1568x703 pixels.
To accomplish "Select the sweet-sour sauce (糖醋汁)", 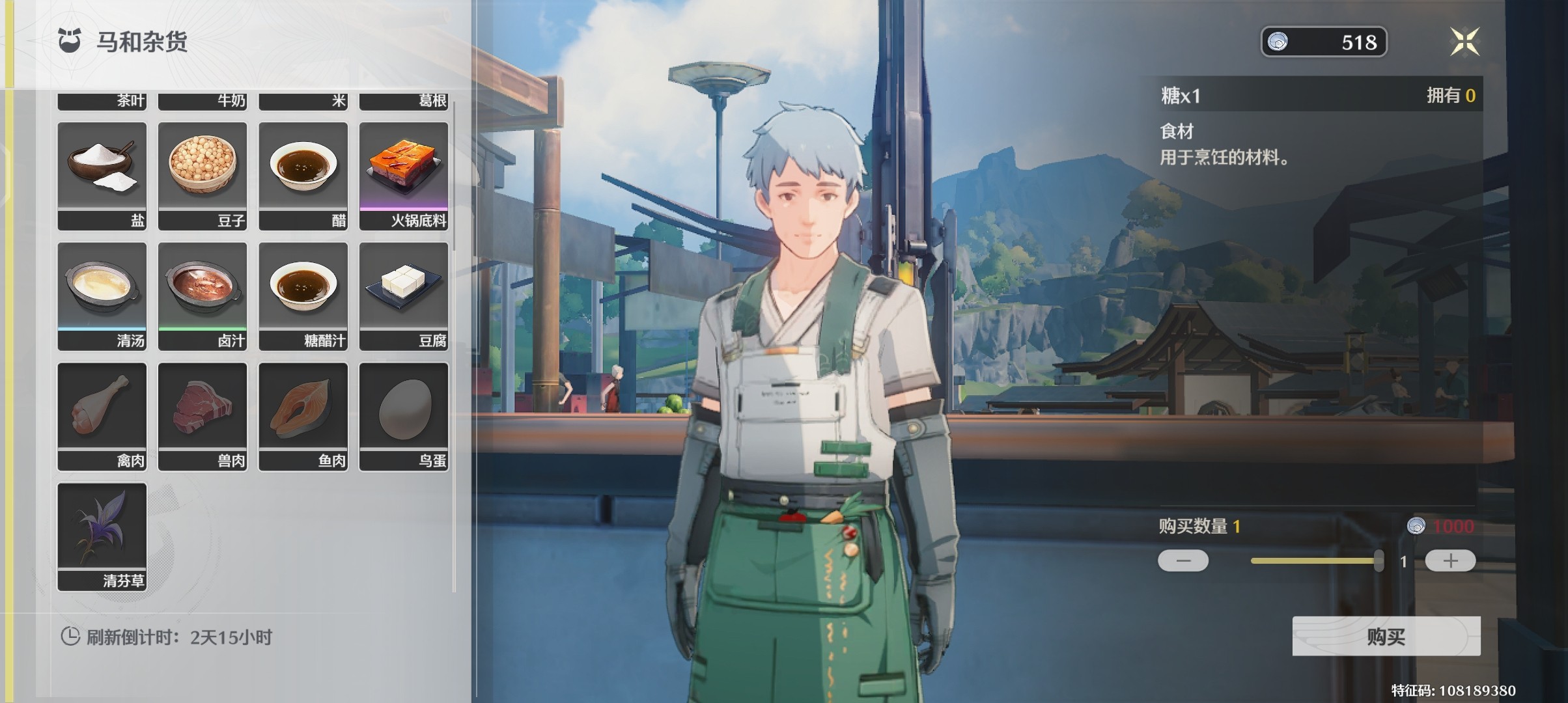I will 303,295.
